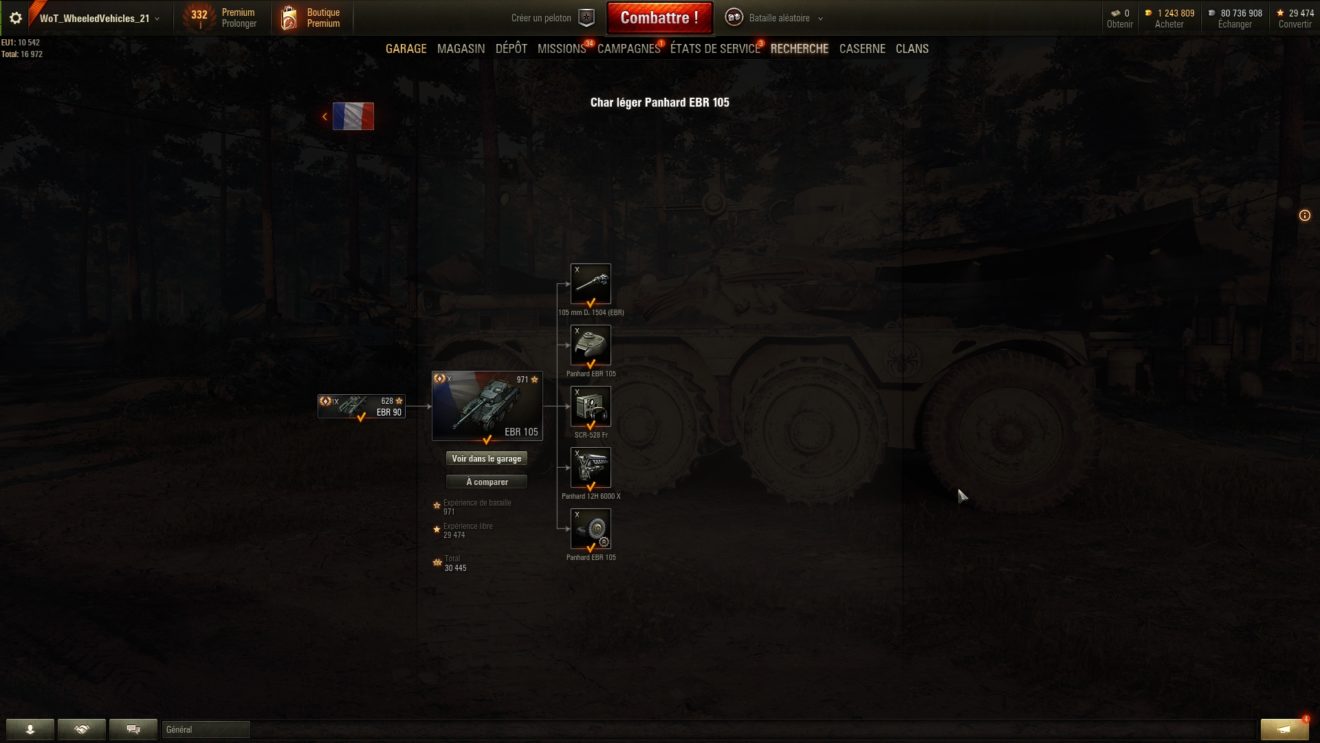Select the Panhard 12H 6000 X engine module
This screenshot has height=743, width=1320.
click(x=590, y=468)
